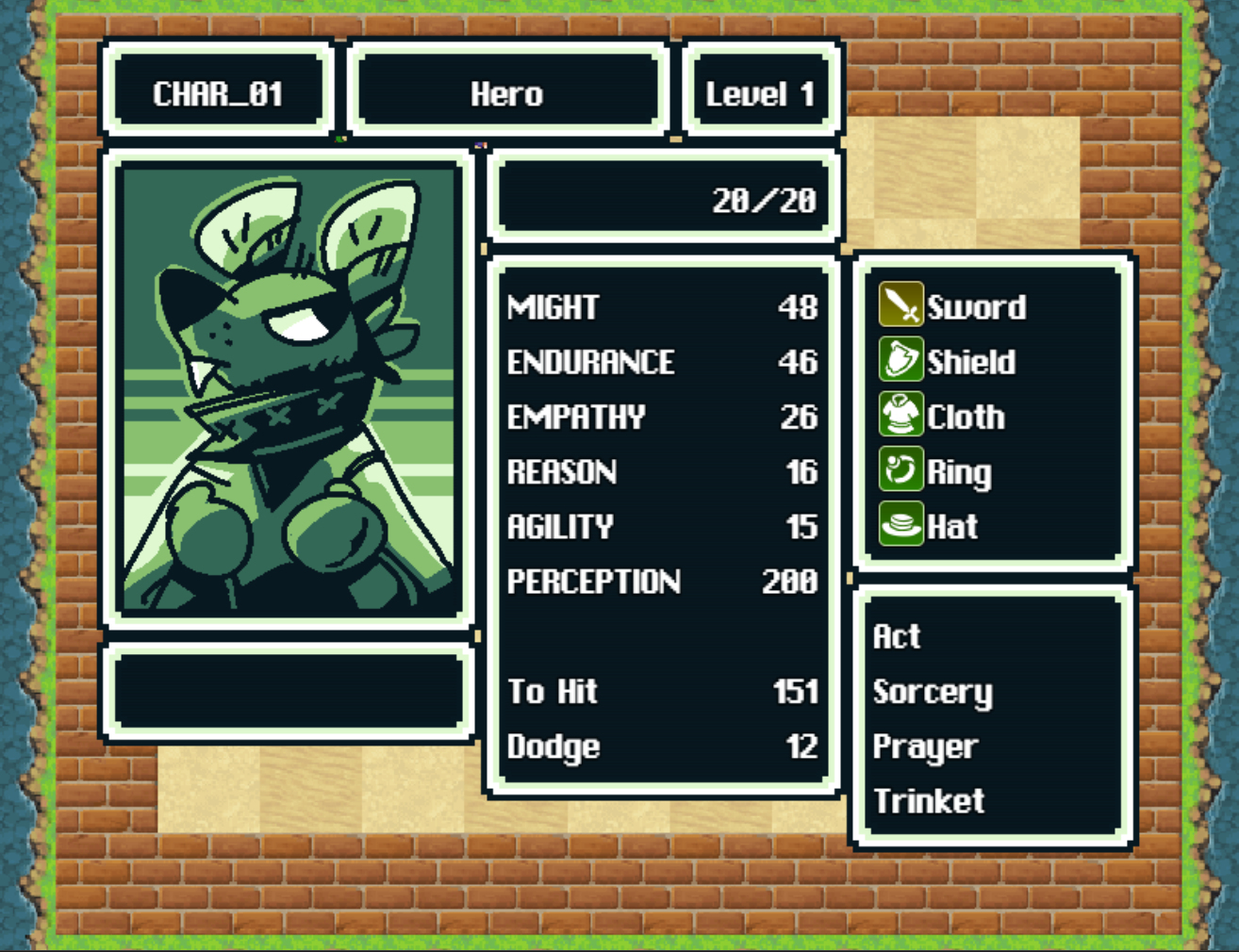Choose the Prayer skill category

(925, 747)
